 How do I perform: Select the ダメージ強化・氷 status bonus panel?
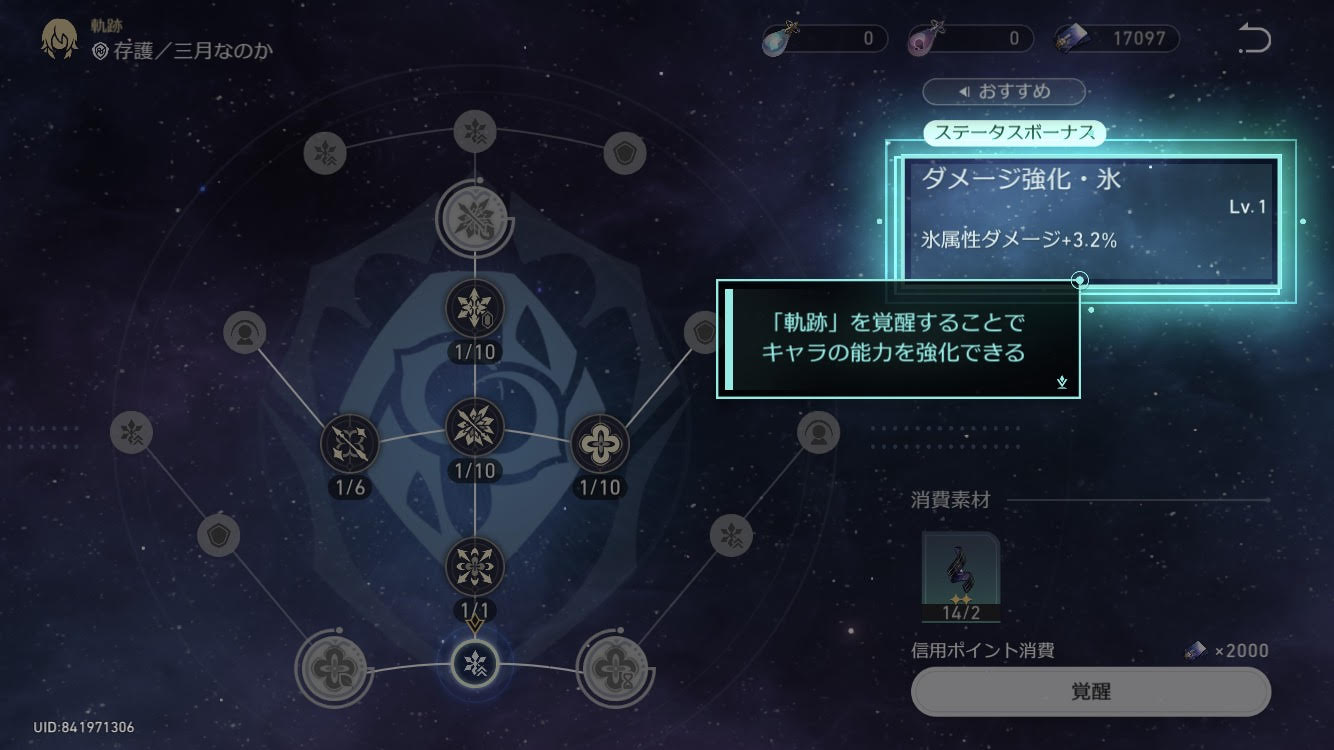(1090, 221)
